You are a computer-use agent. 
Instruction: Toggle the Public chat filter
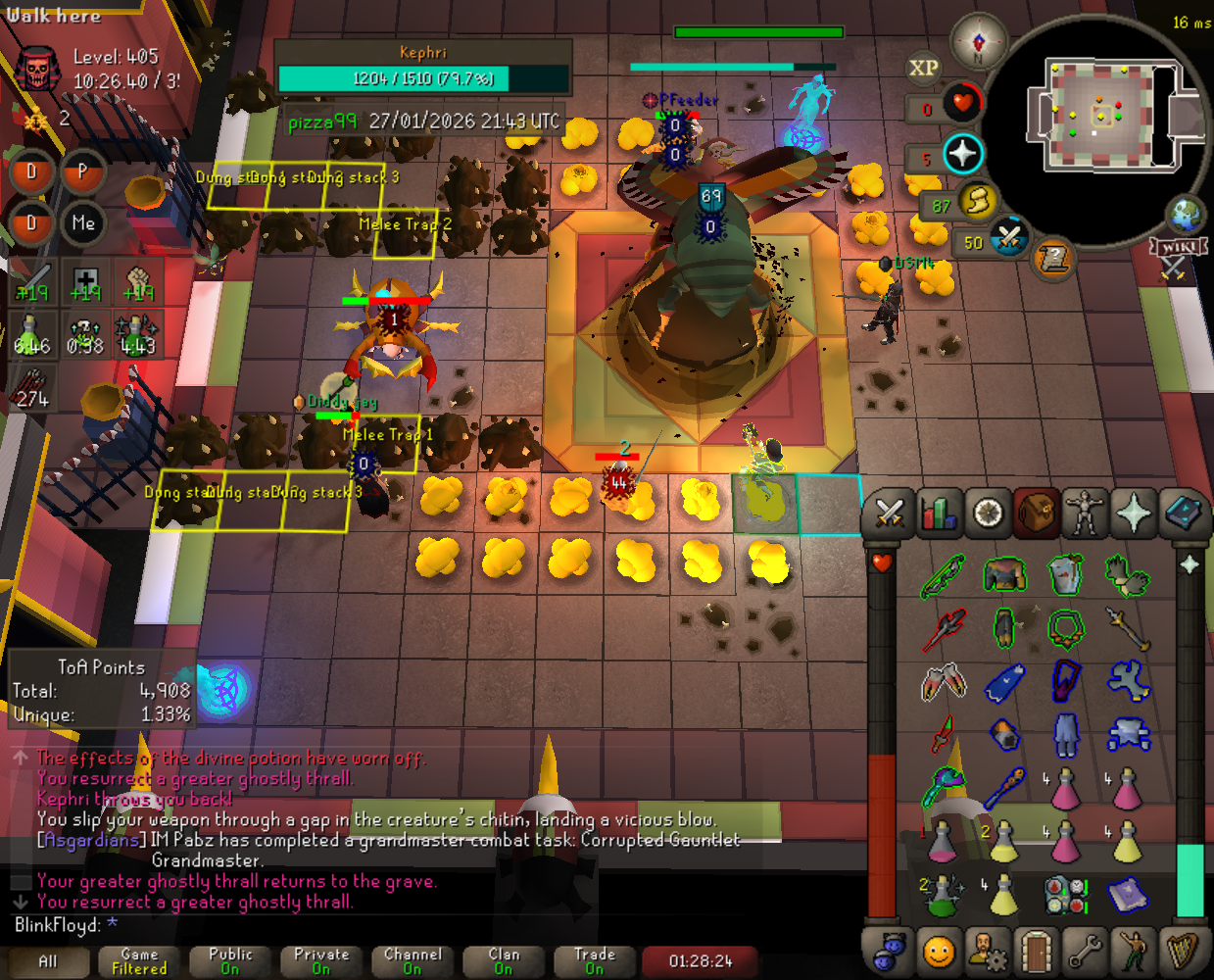coord(230,961)
